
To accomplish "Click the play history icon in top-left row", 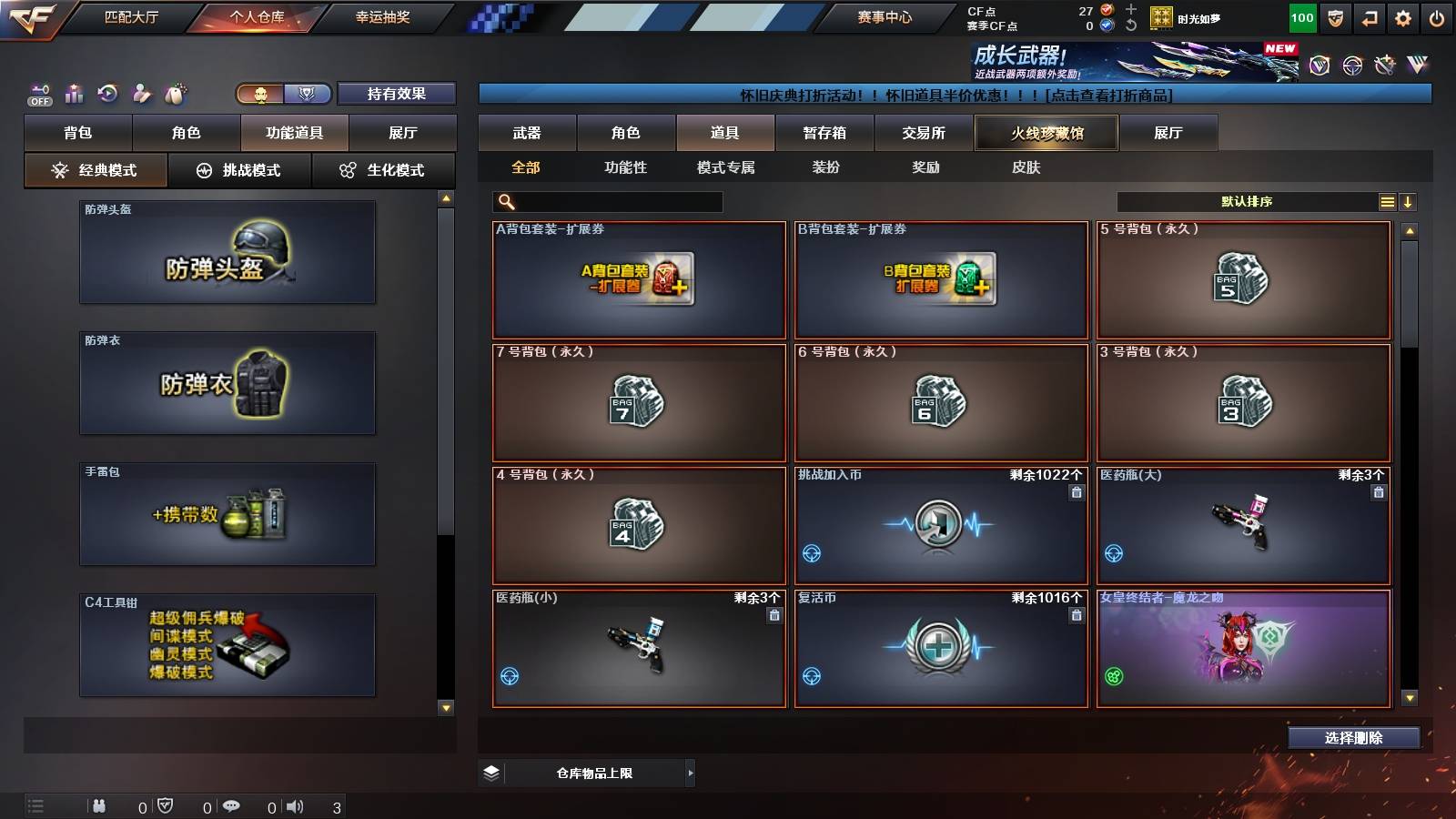I will (108, 93).
